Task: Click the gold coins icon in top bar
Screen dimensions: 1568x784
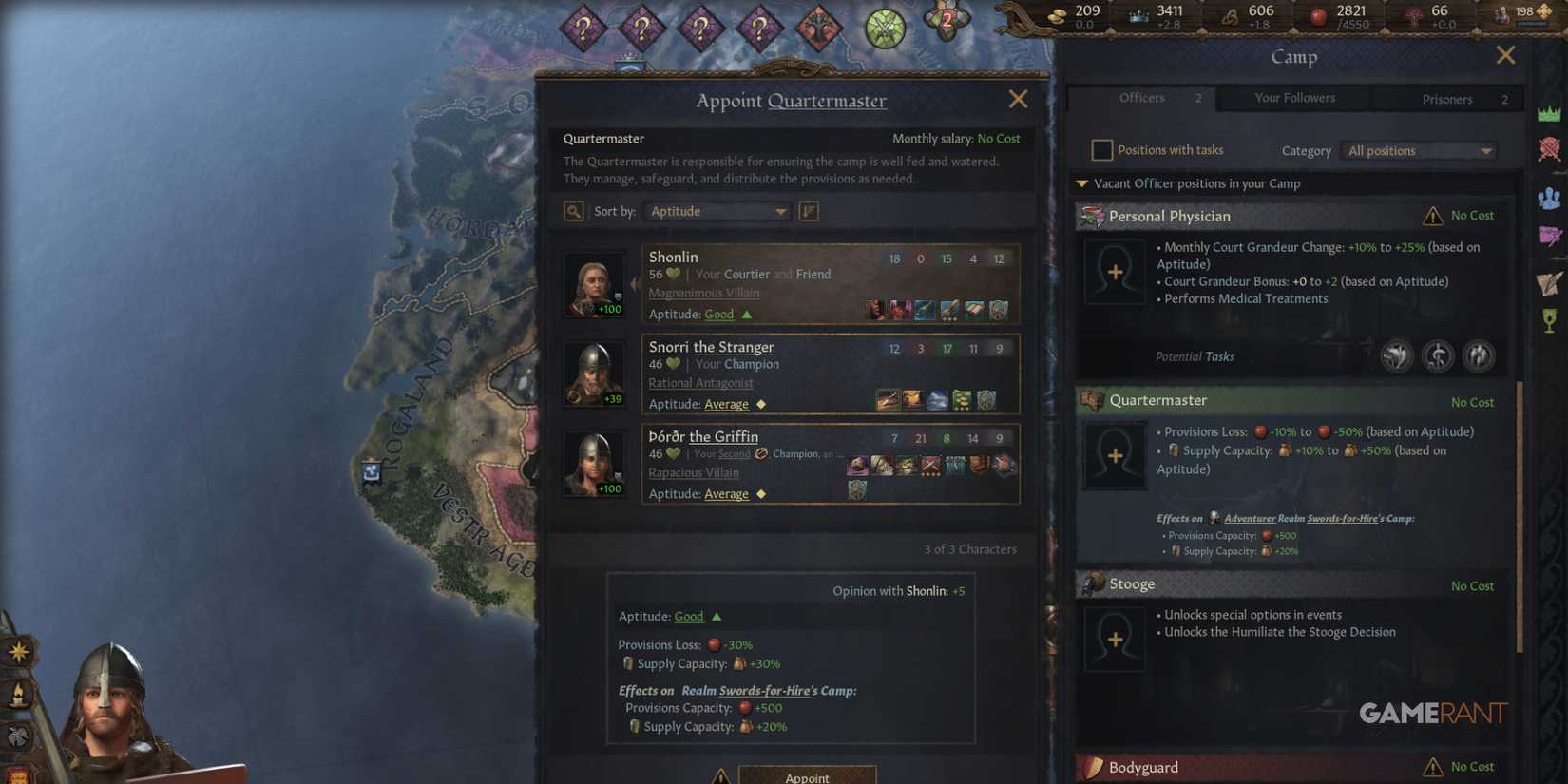Action: (x=1058, y=16)
